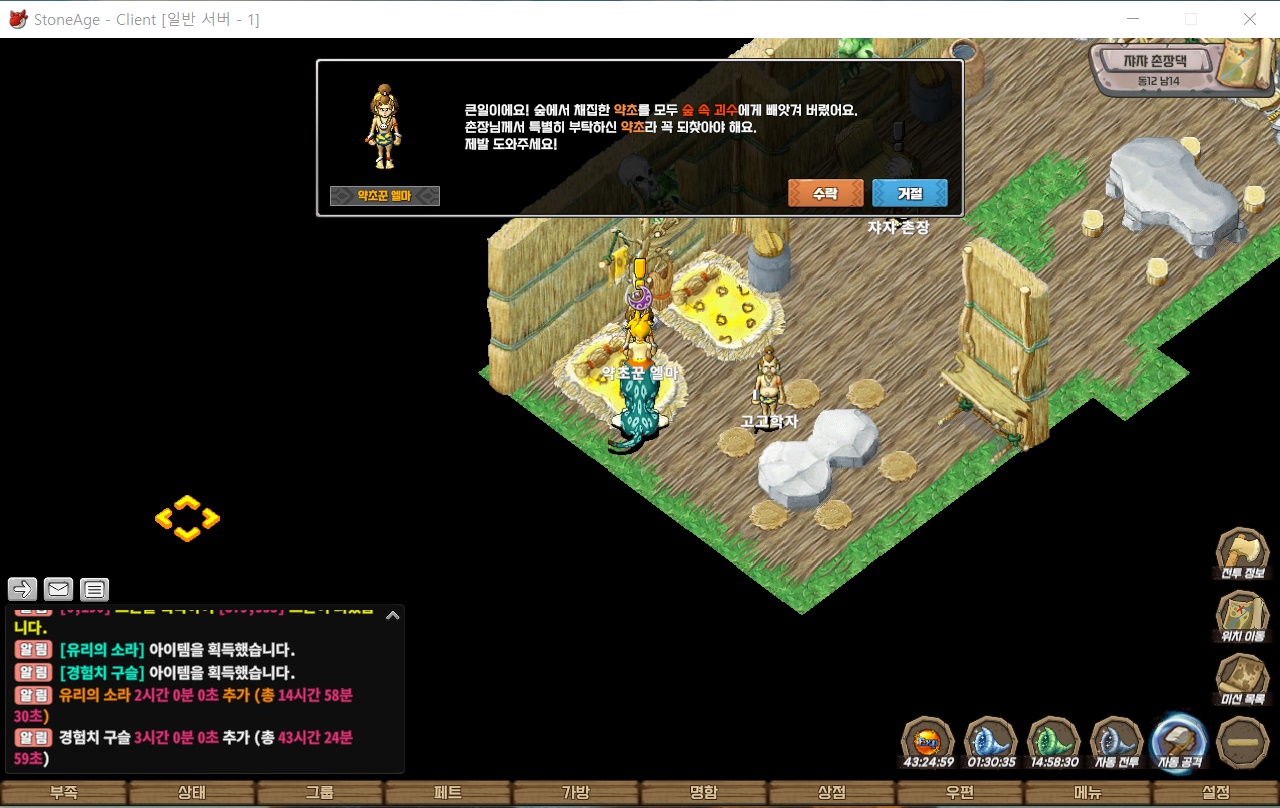Open the 상점 shop

pyautogui.click(x=832, y=793)
